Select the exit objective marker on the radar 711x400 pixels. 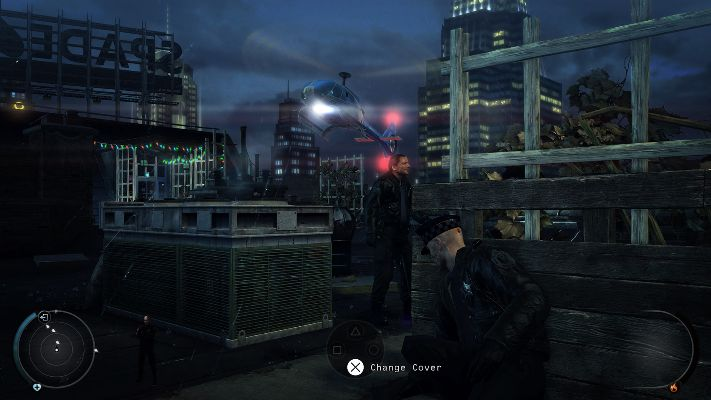tap(44, 317)
